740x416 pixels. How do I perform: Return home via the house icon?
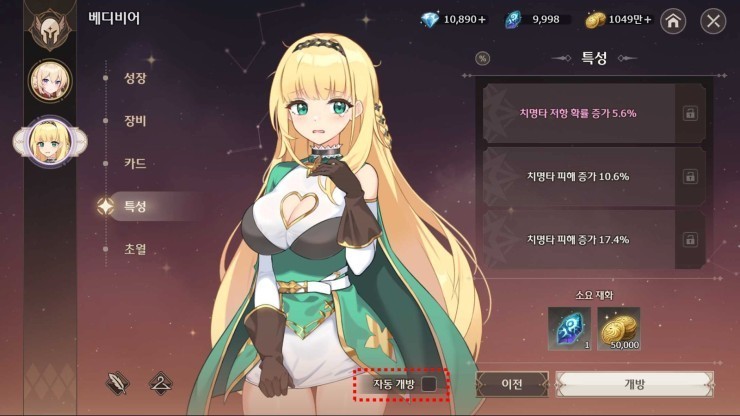674,20
